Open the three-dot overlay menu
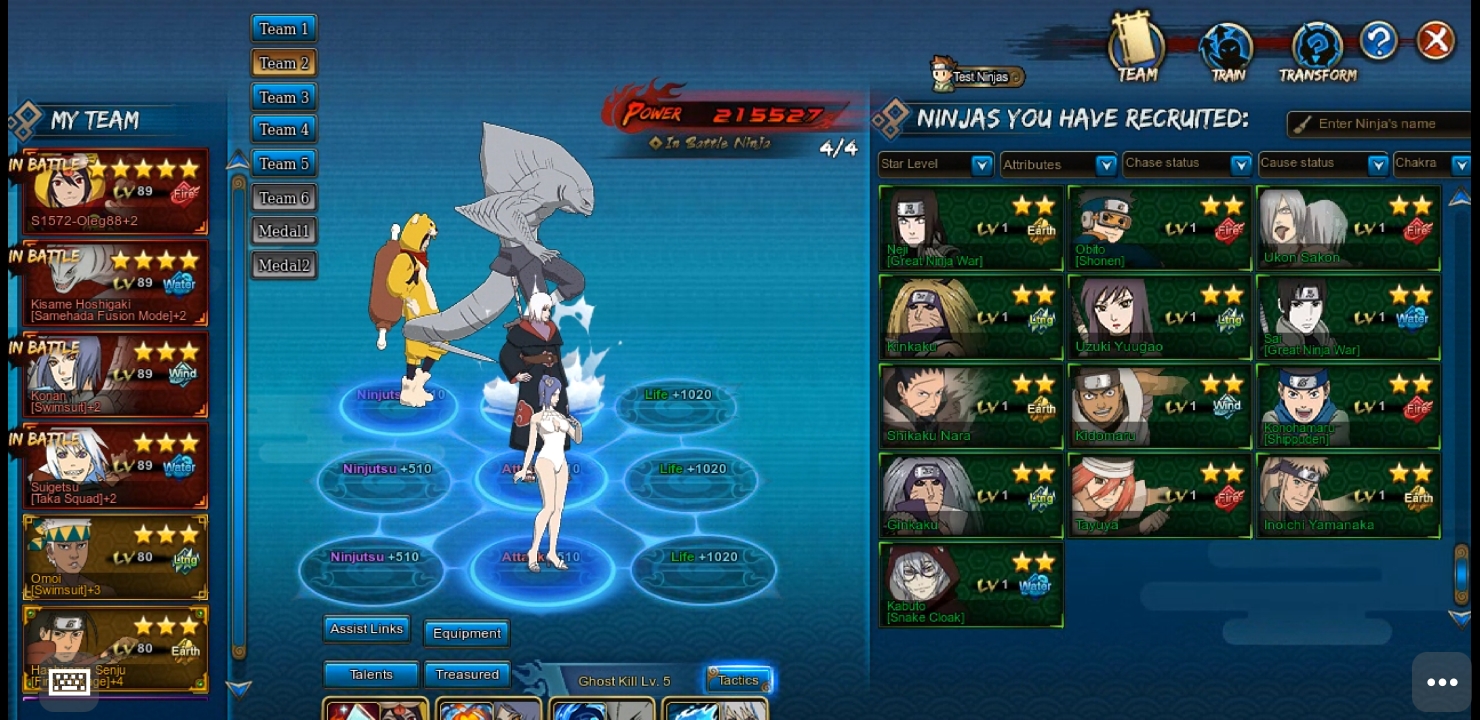Screen dimensions: 1480x720 (x=1441, y=682)
